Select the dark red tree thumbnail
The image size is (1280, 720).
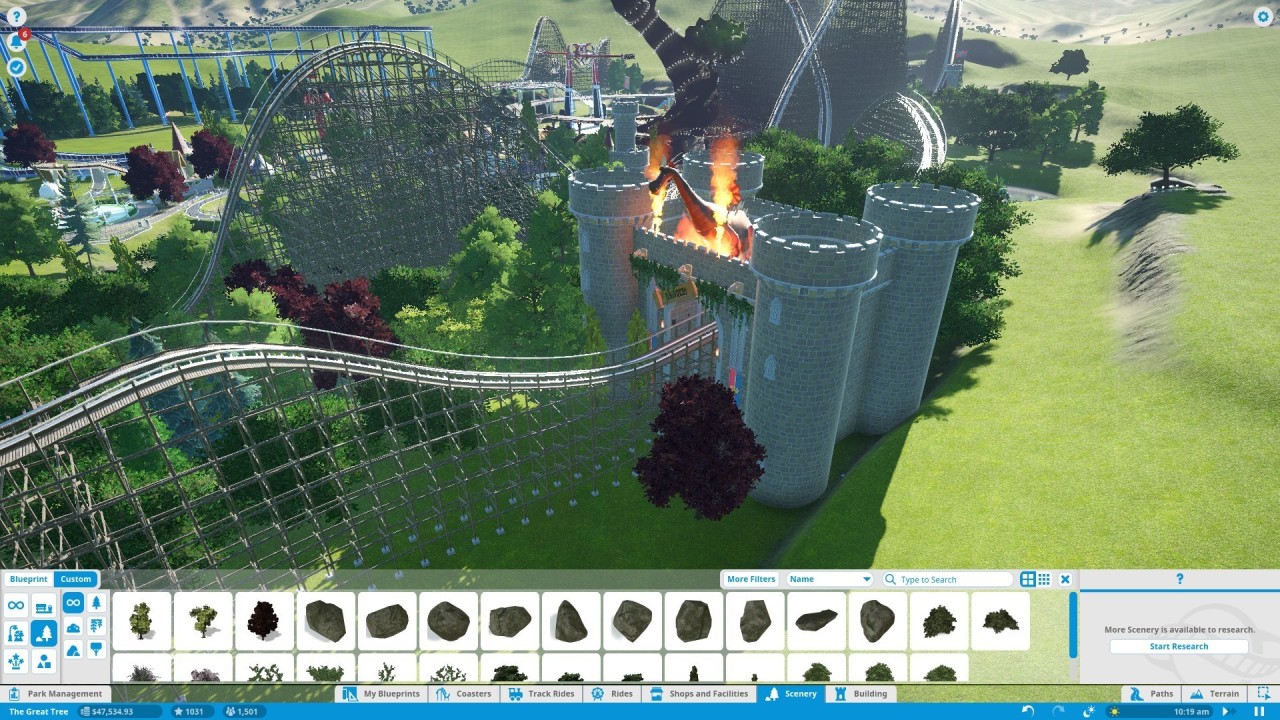264,620
